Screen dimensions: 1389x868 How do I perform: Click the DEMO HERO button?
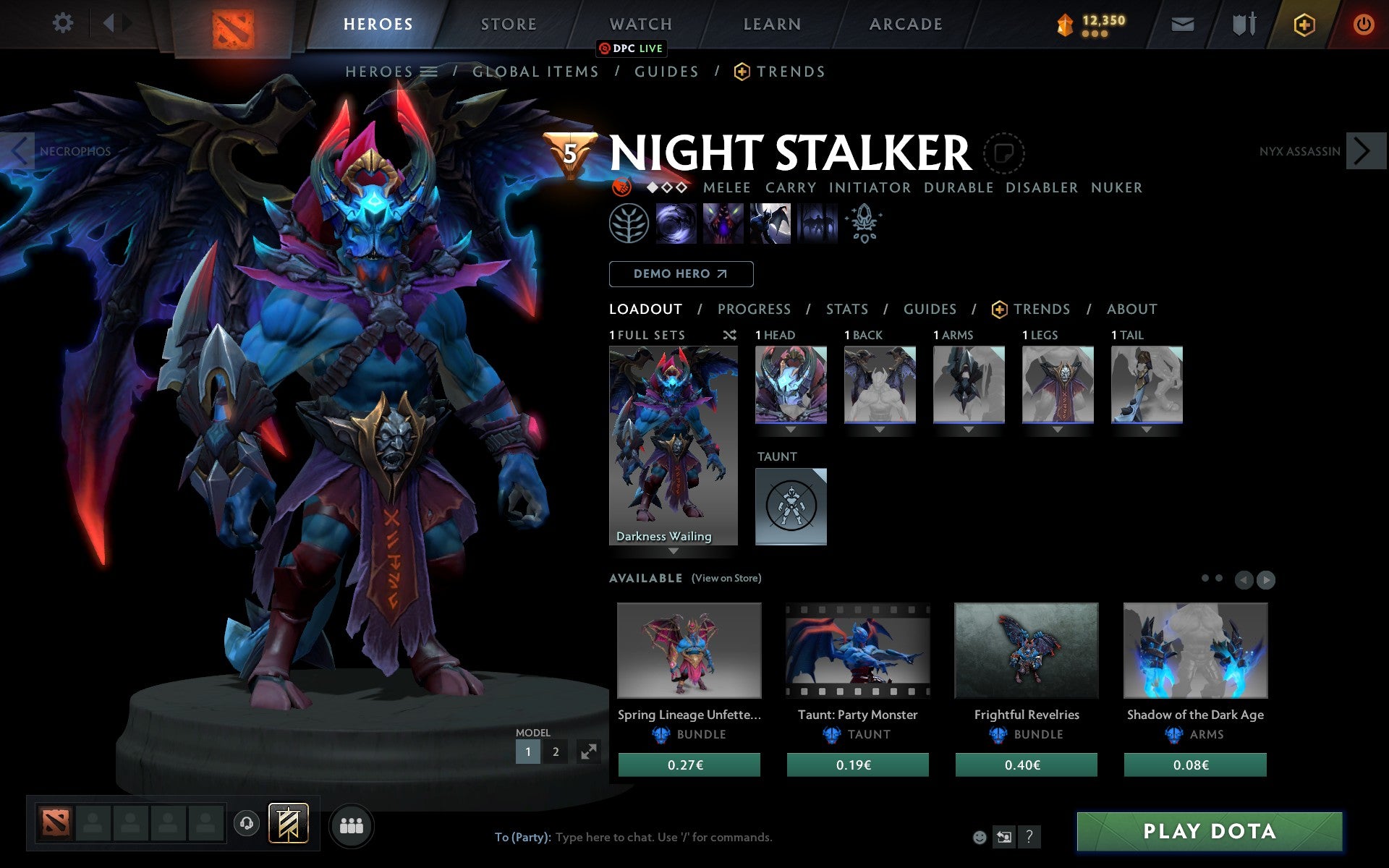click(681, 274)
